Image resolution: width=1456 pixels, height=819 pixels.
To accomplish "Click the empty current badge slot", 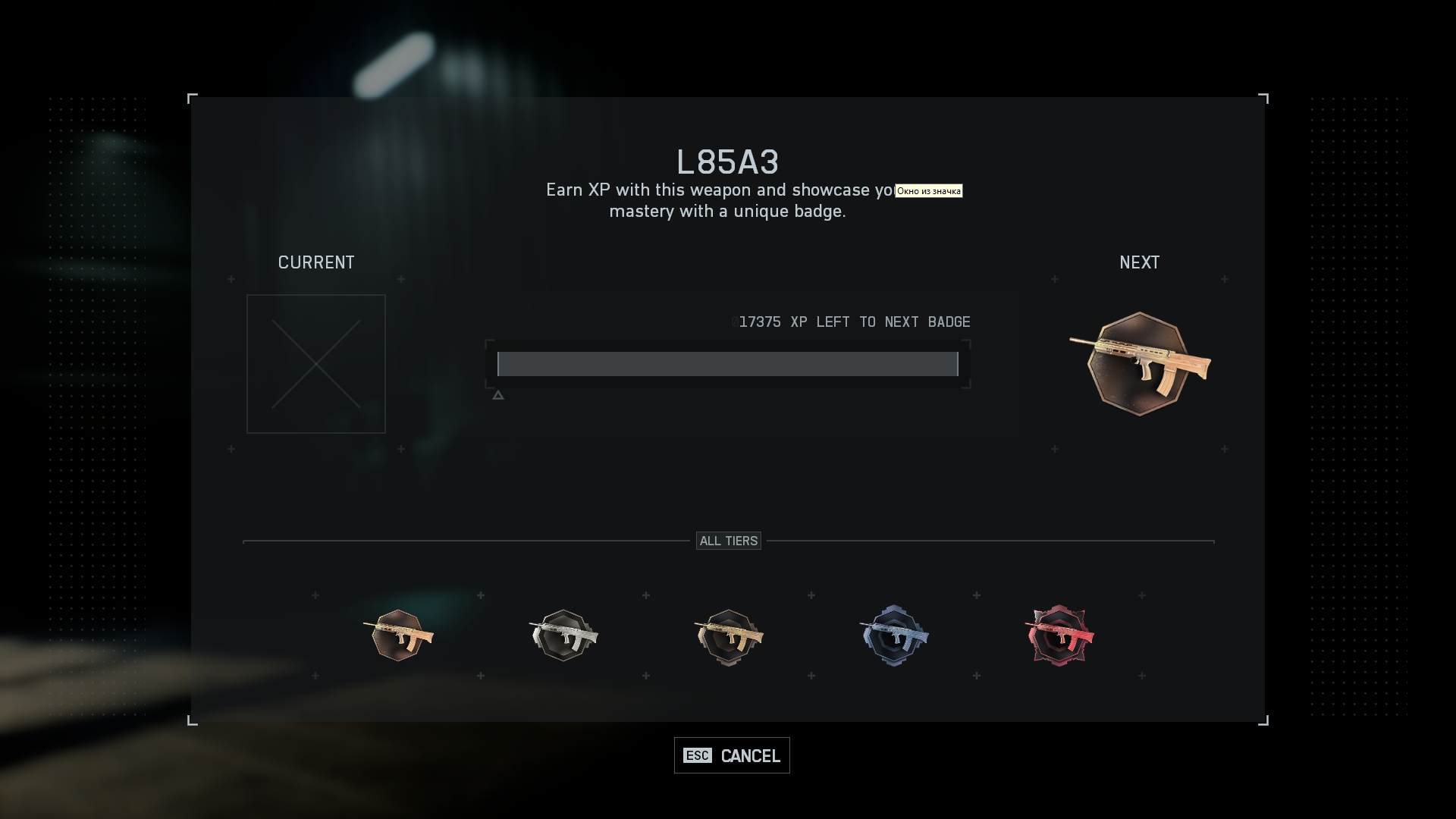I will [316, 364].
